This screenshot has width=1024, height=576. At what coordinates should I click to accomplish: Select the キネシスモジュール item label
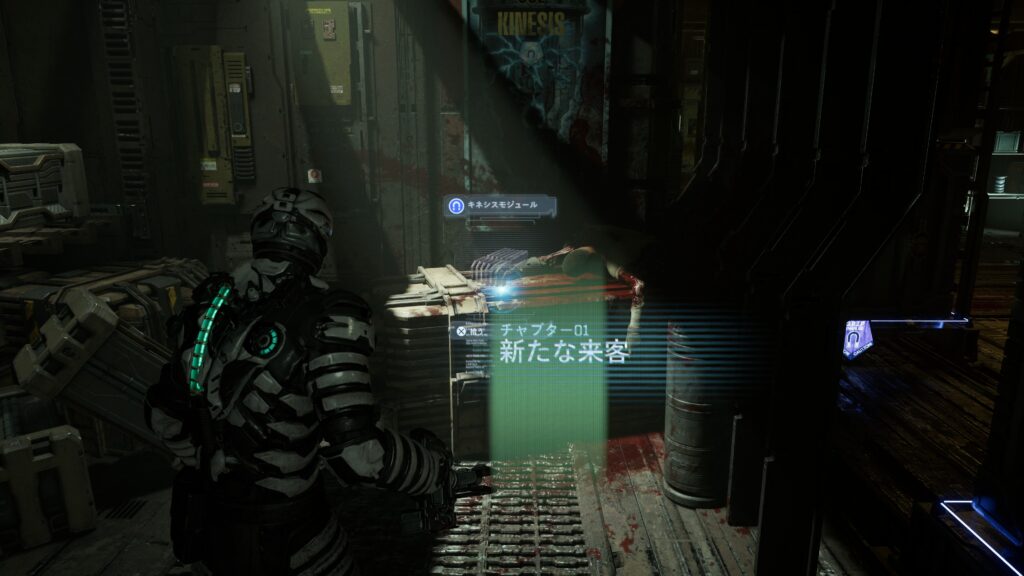[500, 206]
